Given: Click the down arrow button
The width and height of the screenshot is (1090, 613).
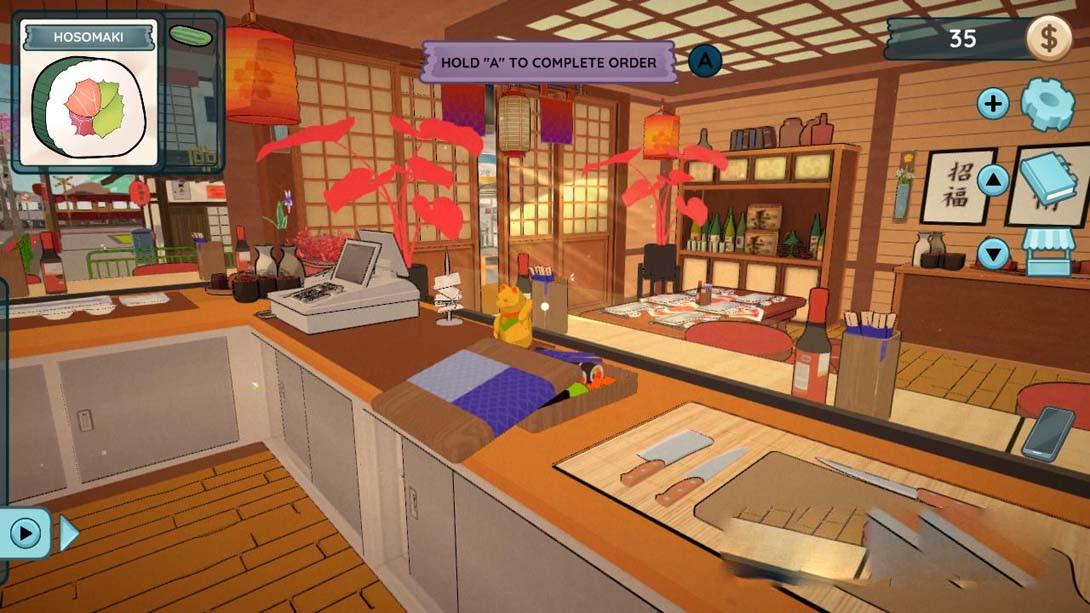Looking at the screenshot, I should (993, 254).
